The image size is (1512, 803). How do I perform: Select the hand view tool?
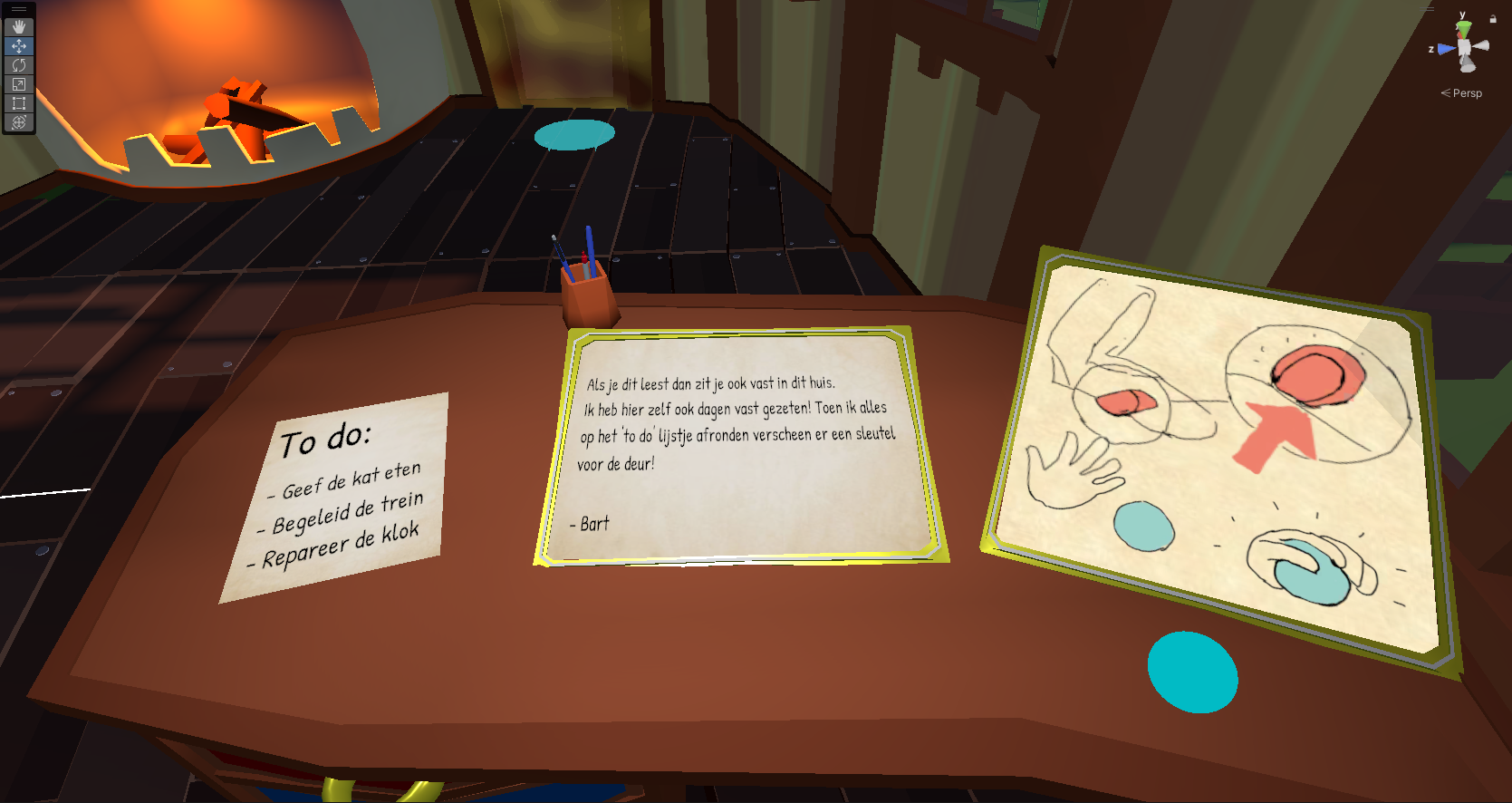[19, 27]
